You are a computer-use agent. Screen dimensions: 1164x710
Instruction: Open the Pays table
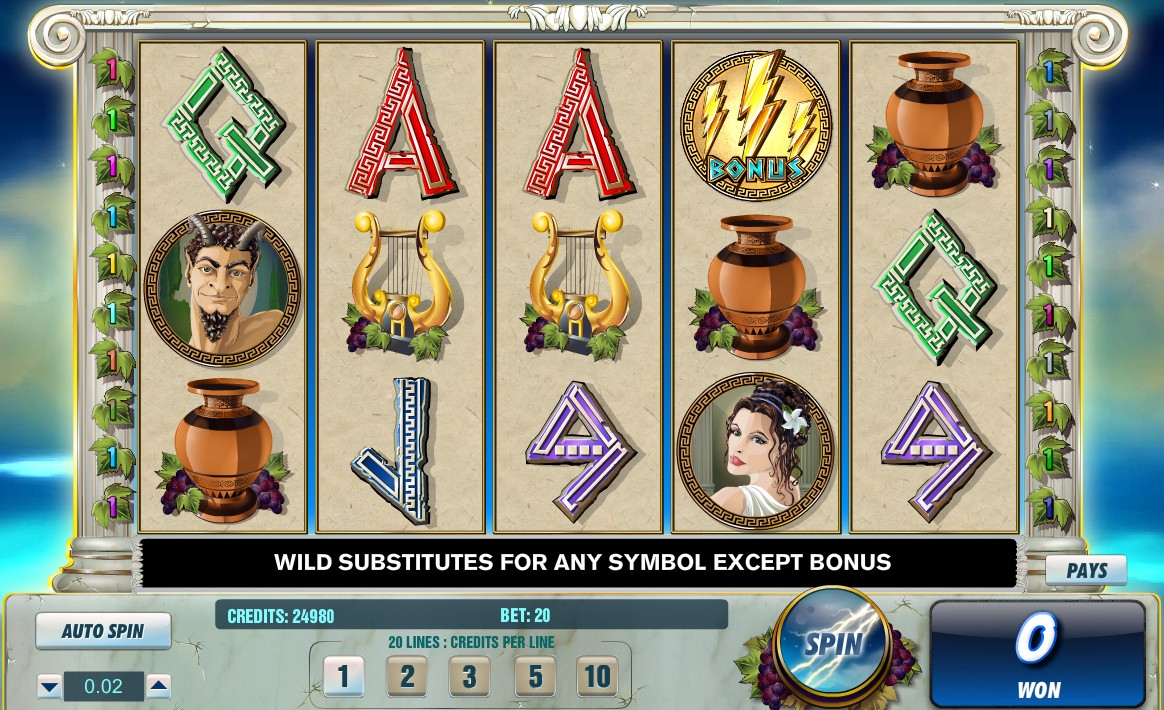point(1086,570)
